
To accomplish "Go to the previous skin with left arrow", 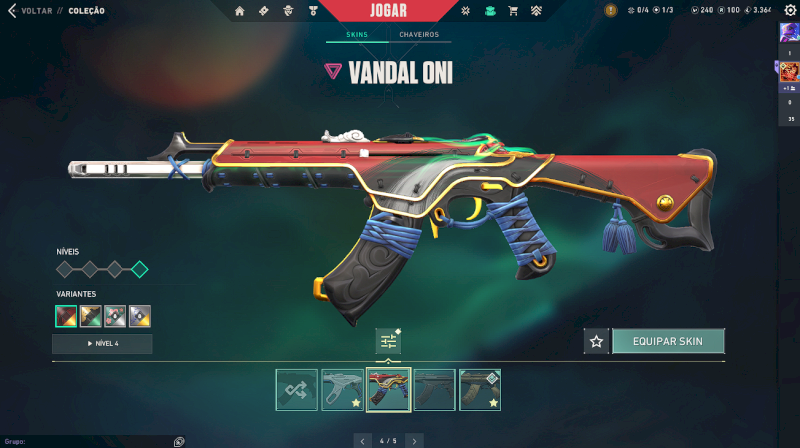I will [362, 440].
